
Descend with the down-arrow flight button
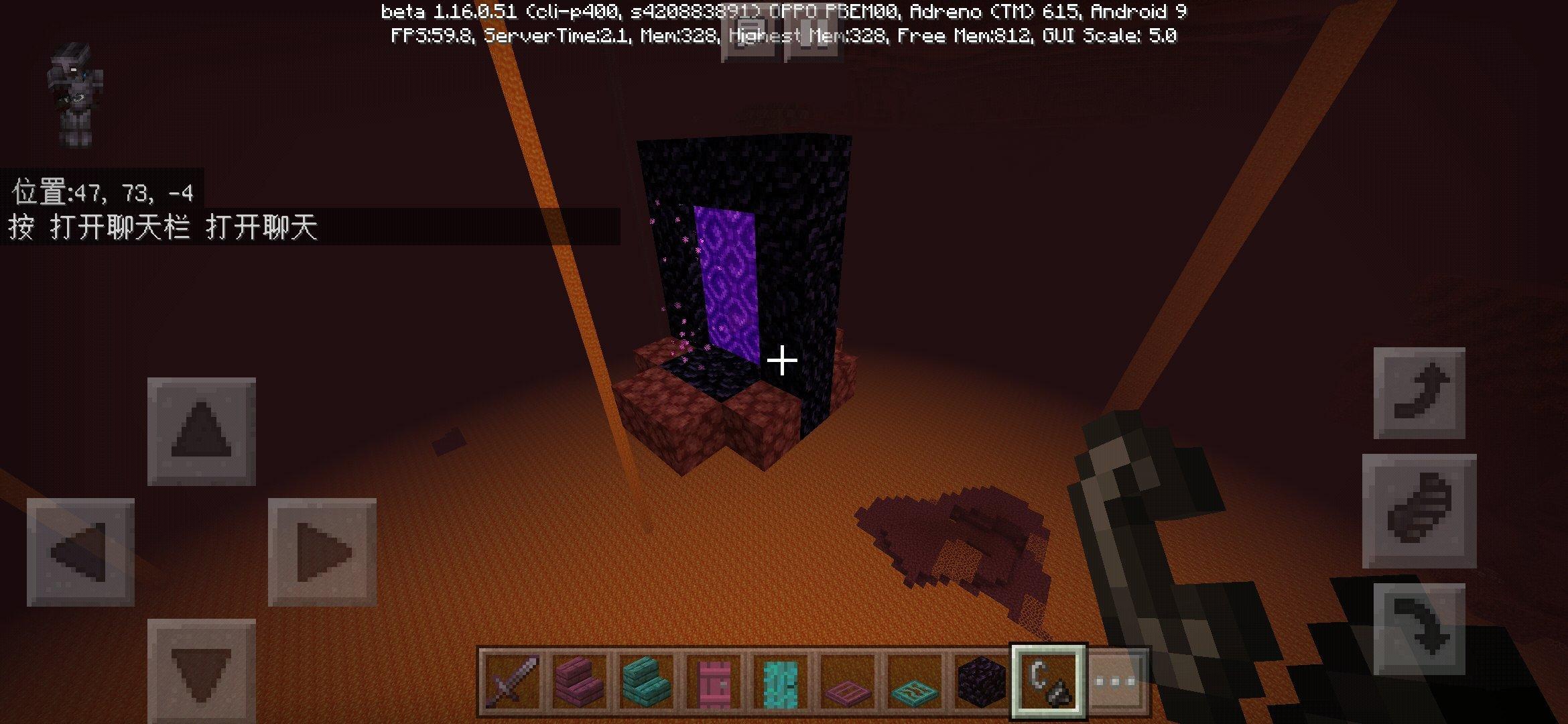(x=1419, y=627)
